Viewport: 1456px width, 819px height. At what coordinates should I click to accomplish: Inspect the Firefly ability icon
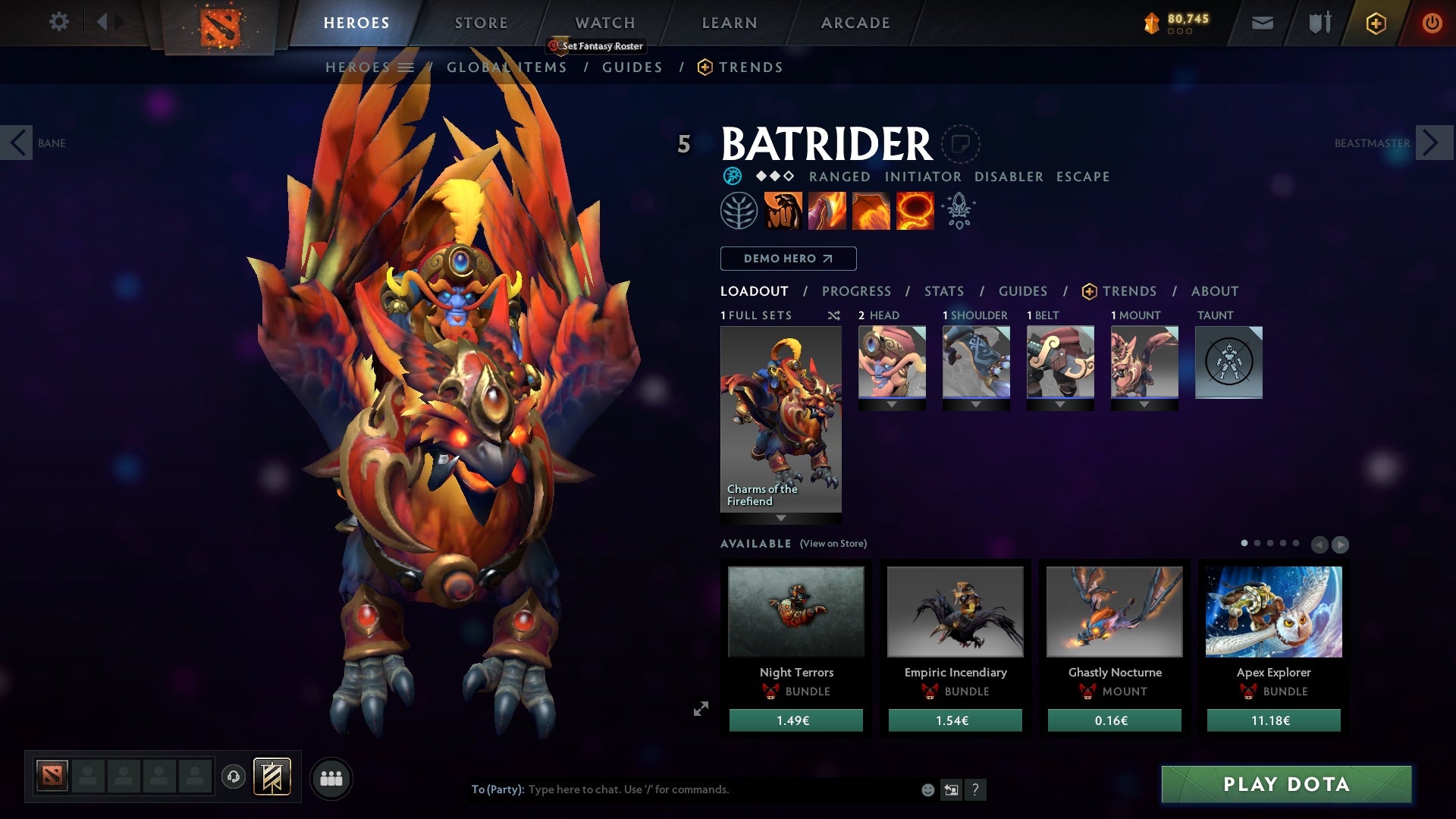tap(870, 210)
